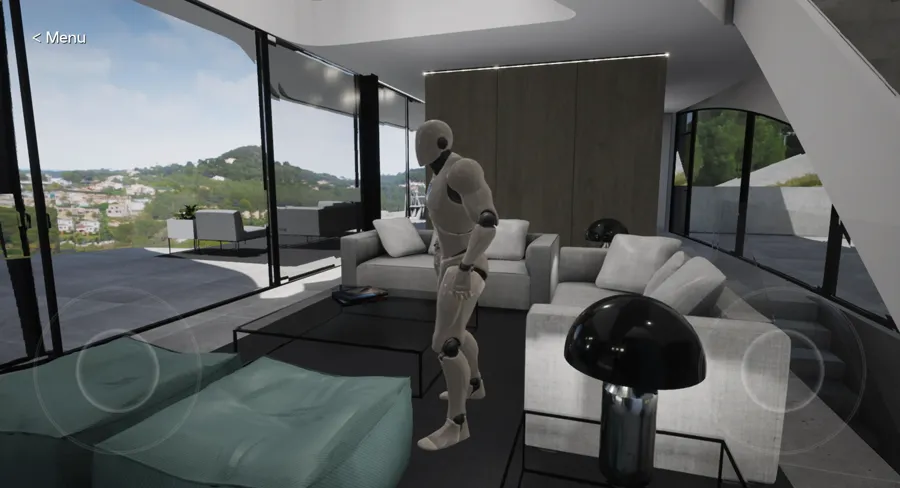The width and height of the screenshot is (900, 488).
Task: Tap the left movement virtual joystick
Action: (117, 369)
